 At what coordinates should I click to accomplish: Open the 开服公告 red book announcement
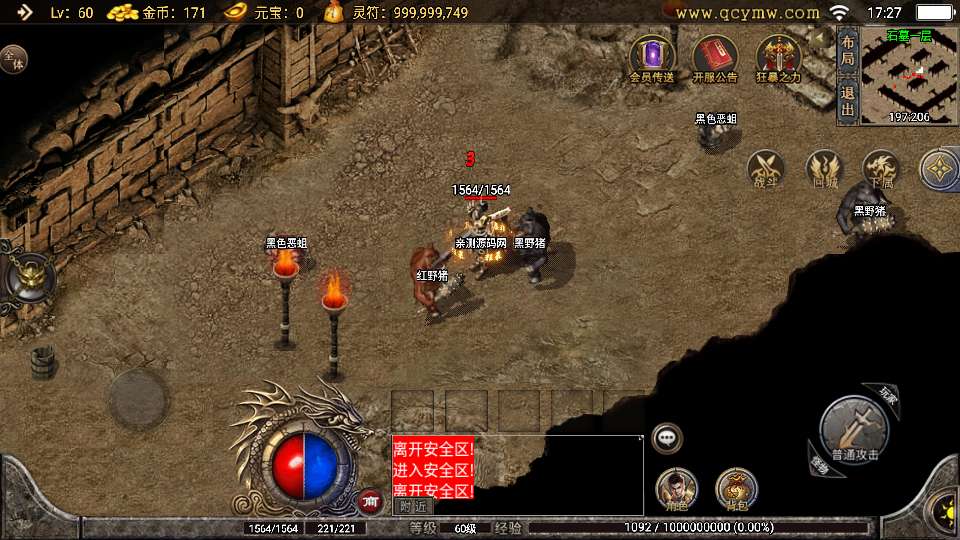pos(714,58)
